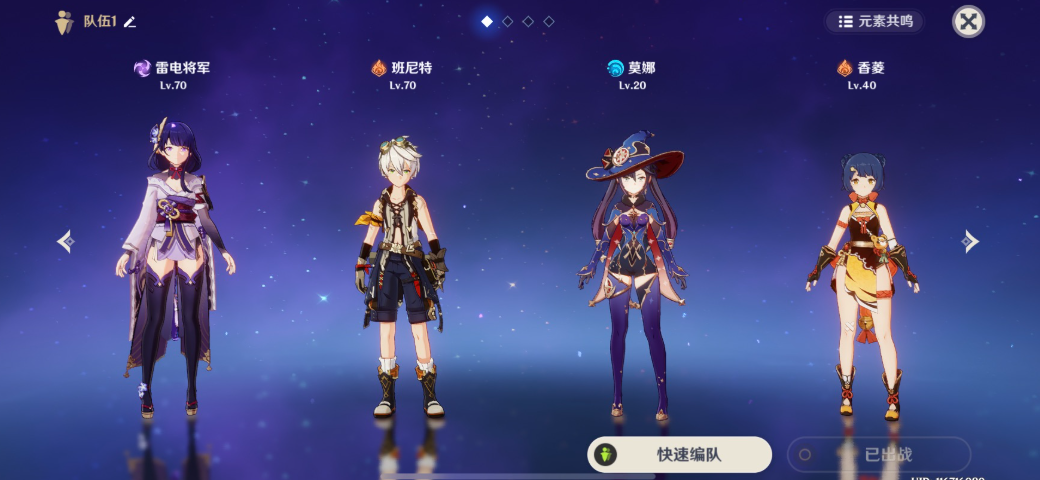This screenshot has height=480, width=1040.
Task: Open the 元素共鸣 elemental resonance panel
Action: pyautogui.click(x=875, y=21)
